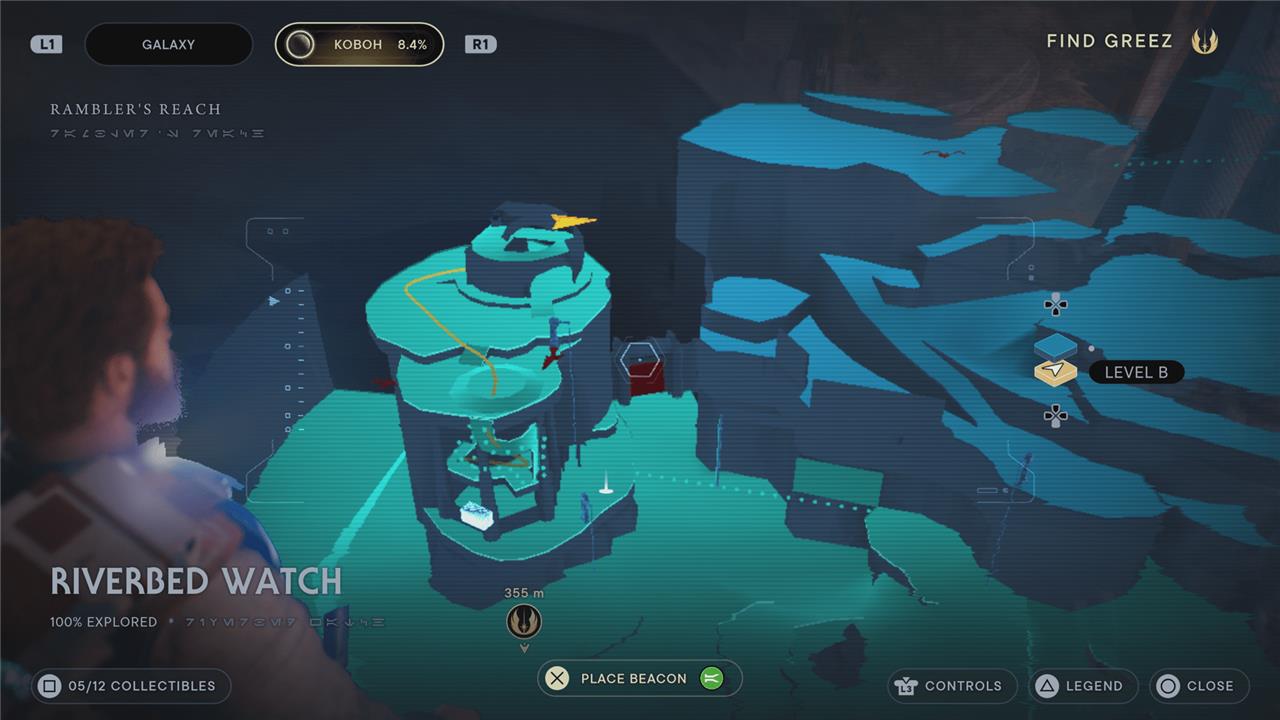The height and width of the screenshot is (720, 1280).
Task: Select the white chest marker on the tower
Action: 477,515
